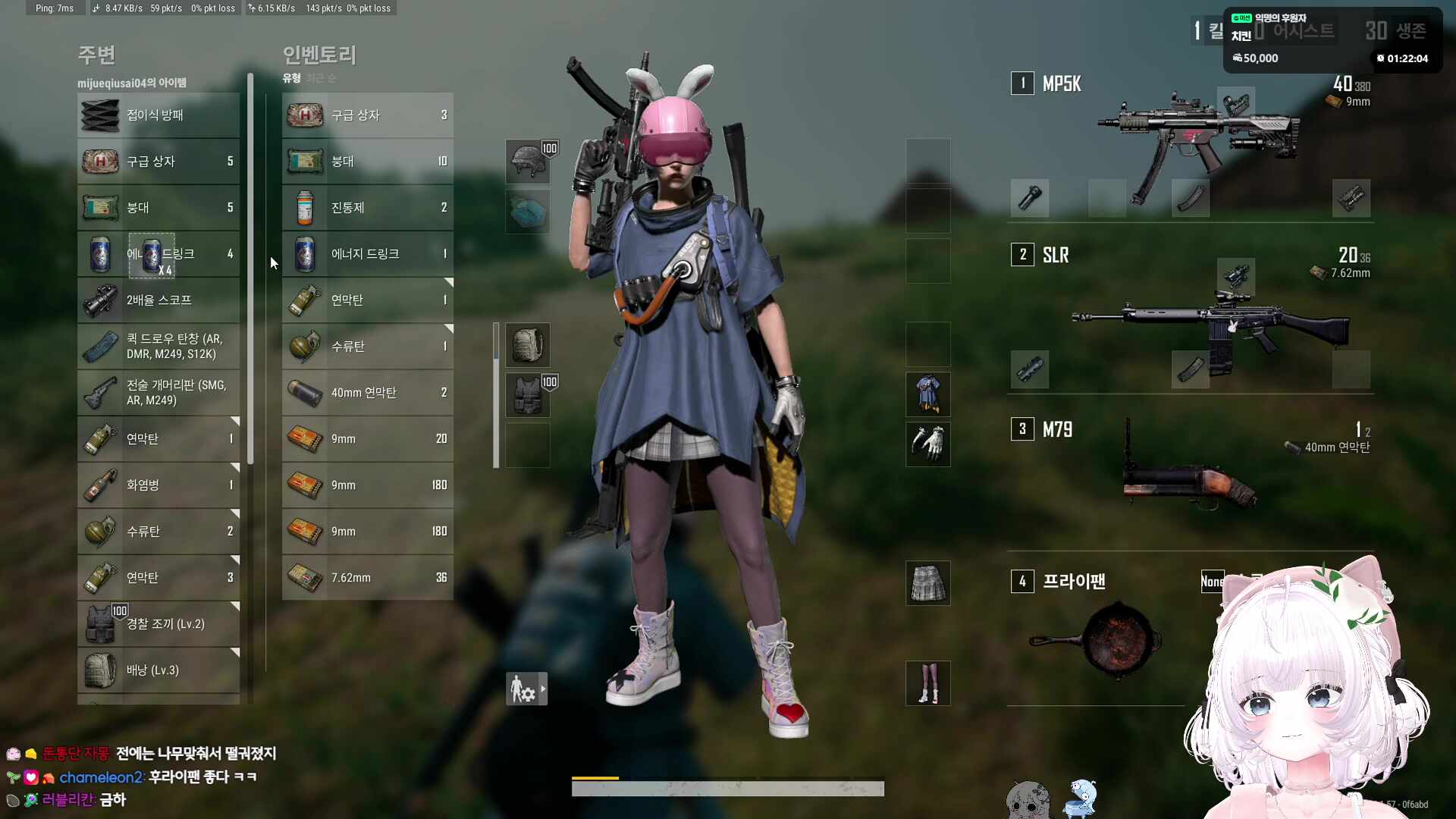1456x819 pixels.
Task: Expand the arrow beside the pose settings gear
Action: 541,688
